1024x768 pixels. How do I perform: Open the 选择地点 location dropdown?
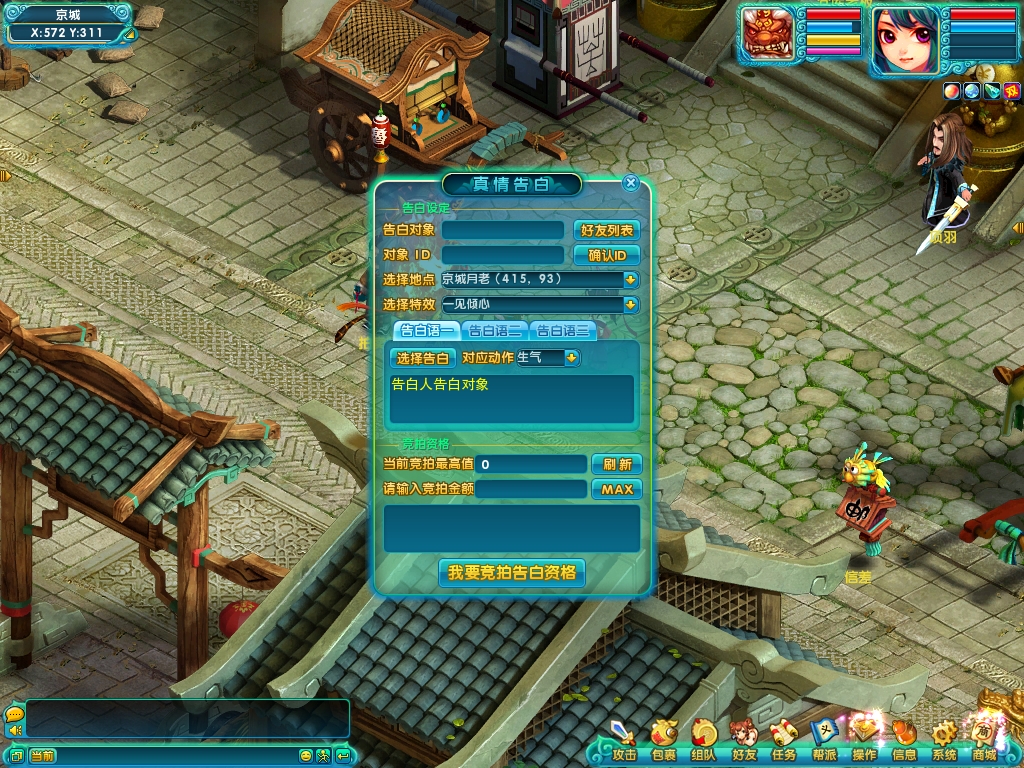click(x=631, y=280)
